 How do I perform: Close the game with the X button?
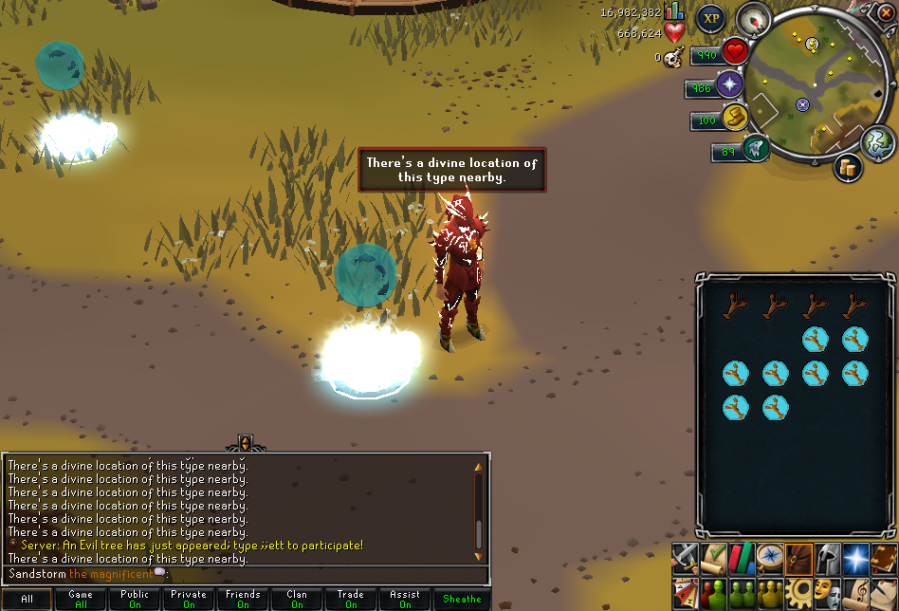pyautogui.click(x=886, y=13)
